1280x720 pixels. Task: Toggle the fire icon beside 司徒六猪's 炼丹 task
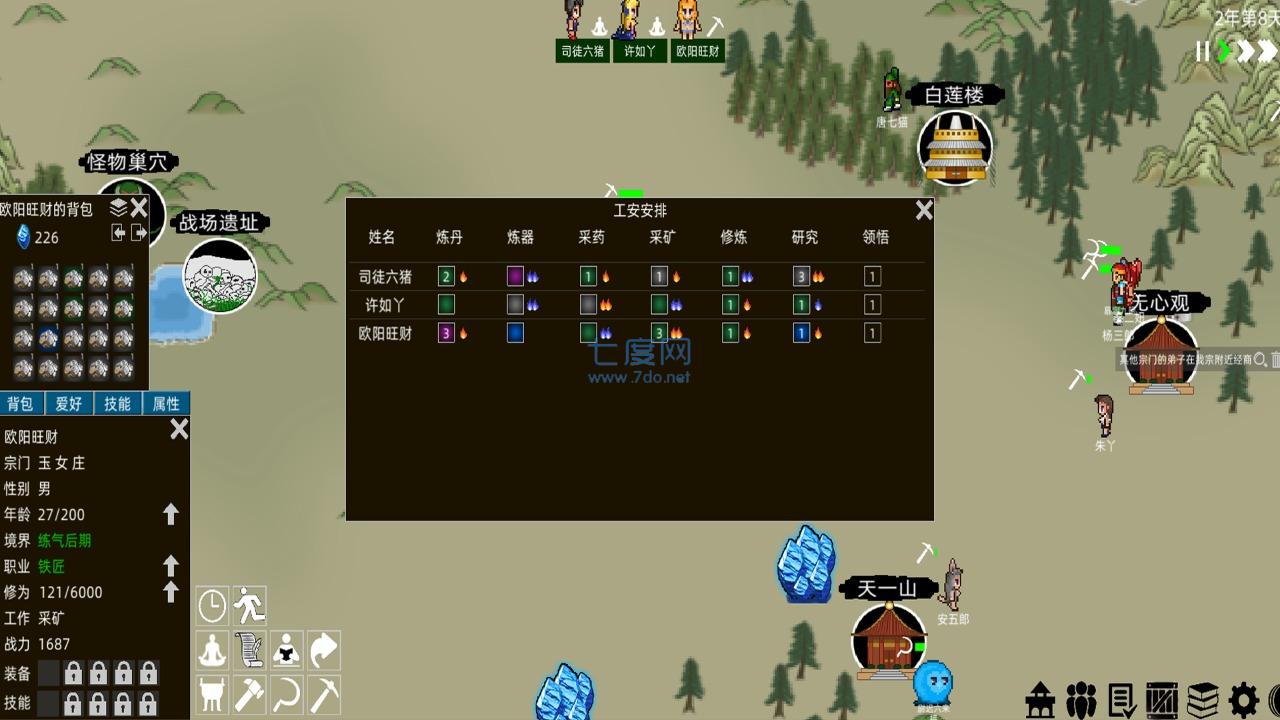[462, 275]
